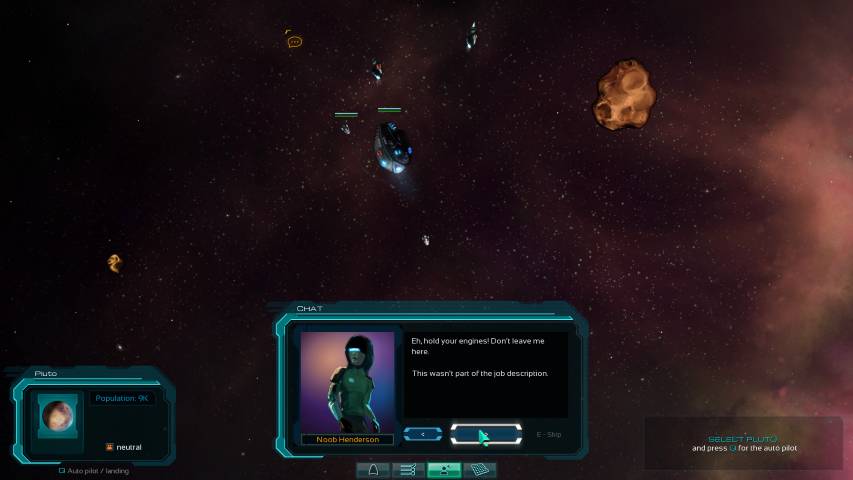This screenshot has height=480, width=853.
Task: Click the Pluto planet portrait
Action: coord(58,413)
